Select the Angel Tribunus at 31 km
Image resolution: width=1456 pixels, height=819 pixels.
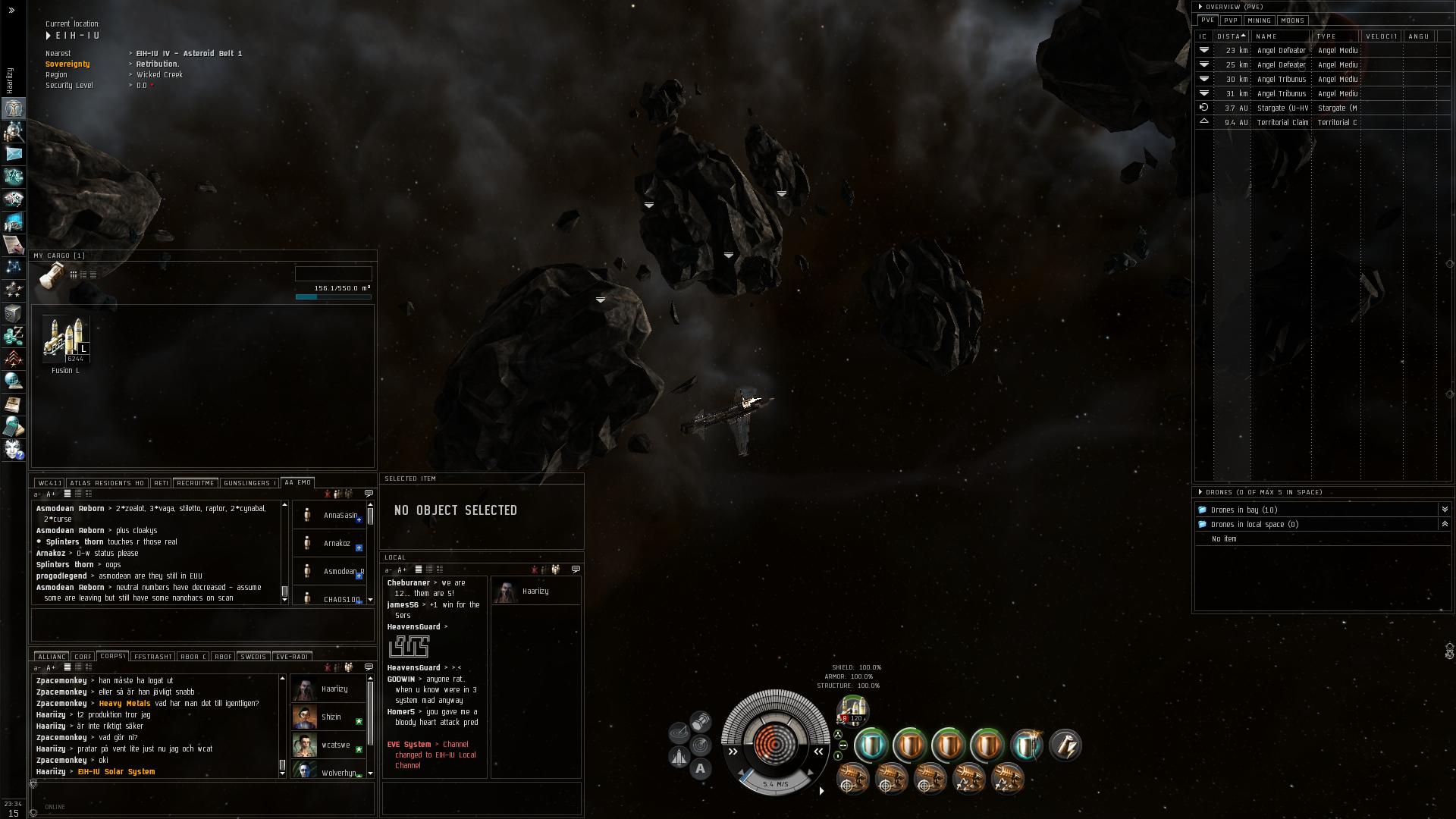pos(1282,94)
